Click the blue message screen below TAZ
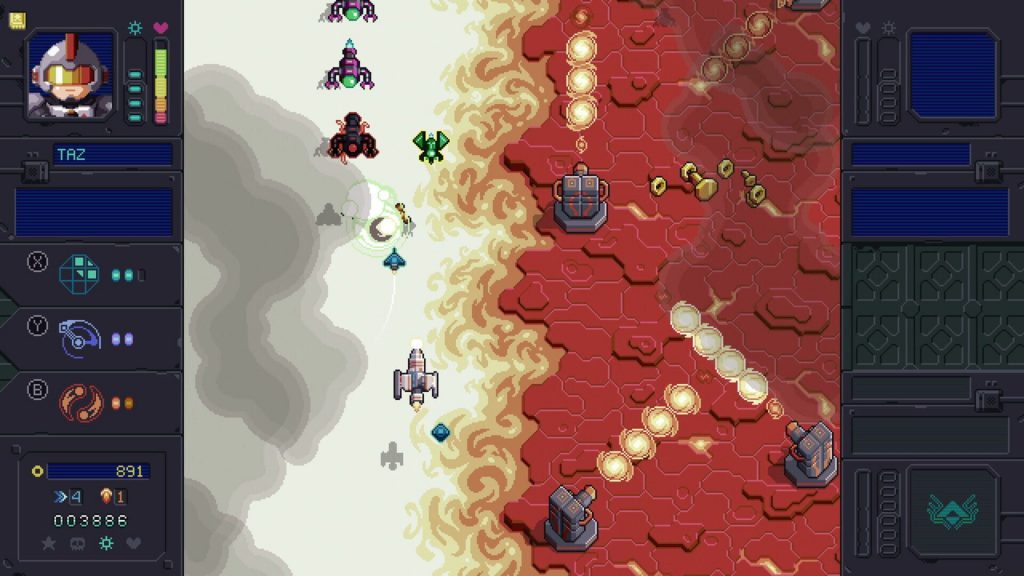 [94, 212]
